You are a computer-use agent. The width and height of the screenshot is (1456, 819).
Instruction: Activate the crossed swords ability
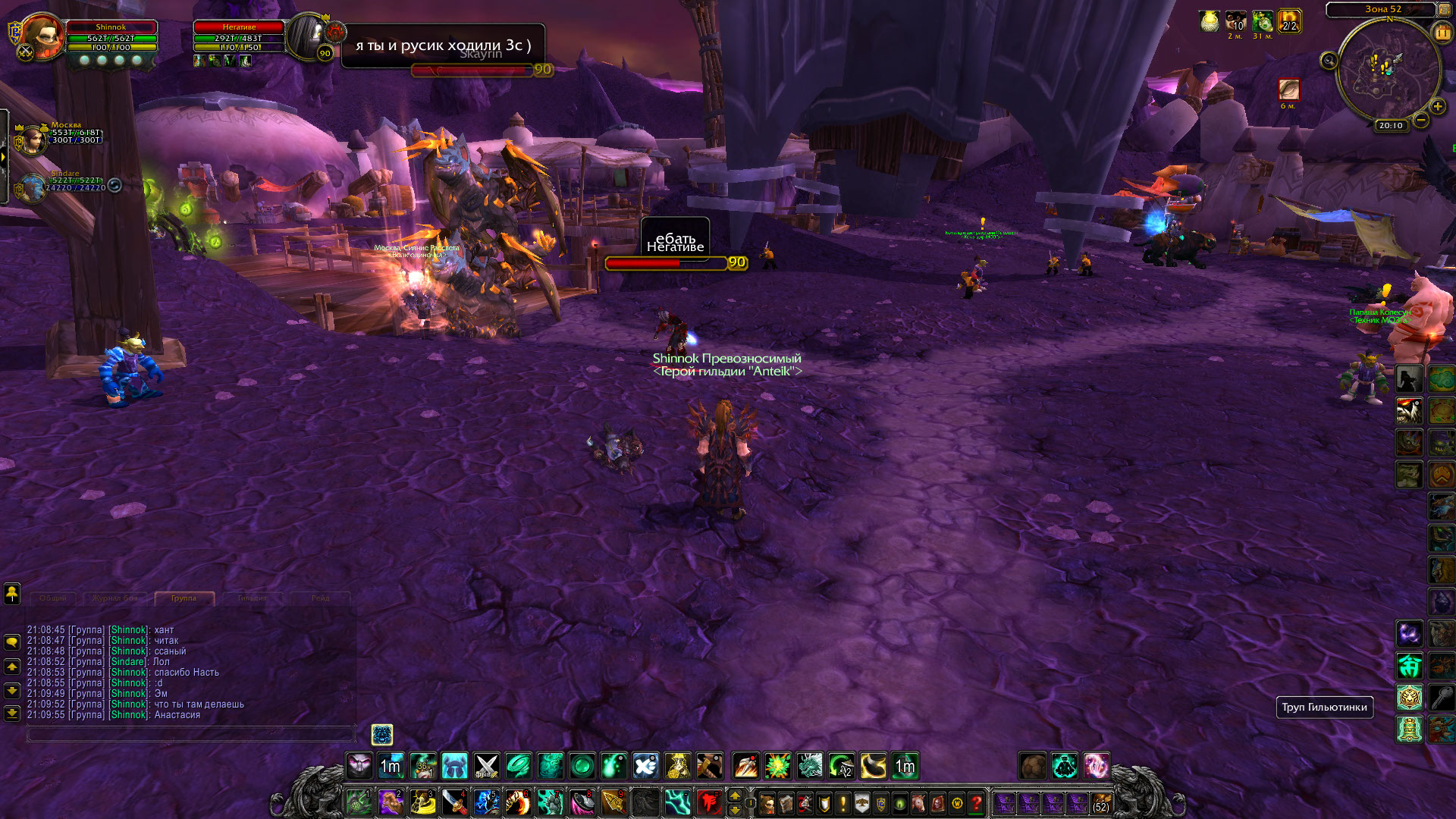click(486, 766)
